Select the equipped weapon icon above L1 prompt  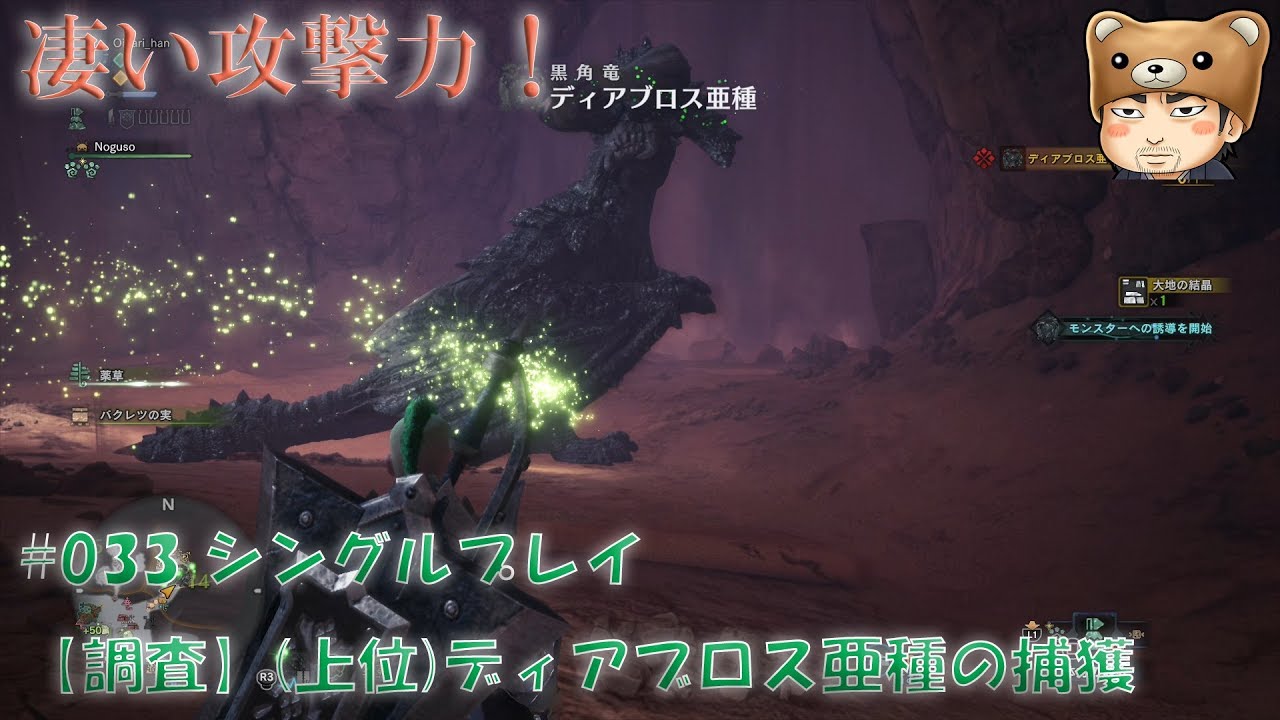[1032, 624]
